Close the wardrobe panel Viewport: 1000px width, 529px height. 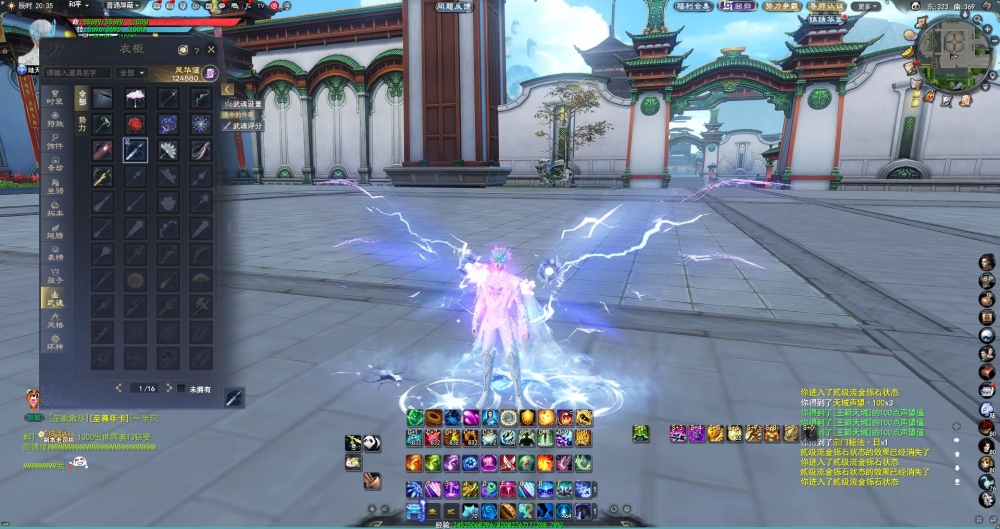pyautogui.click(x=211, y=49)
